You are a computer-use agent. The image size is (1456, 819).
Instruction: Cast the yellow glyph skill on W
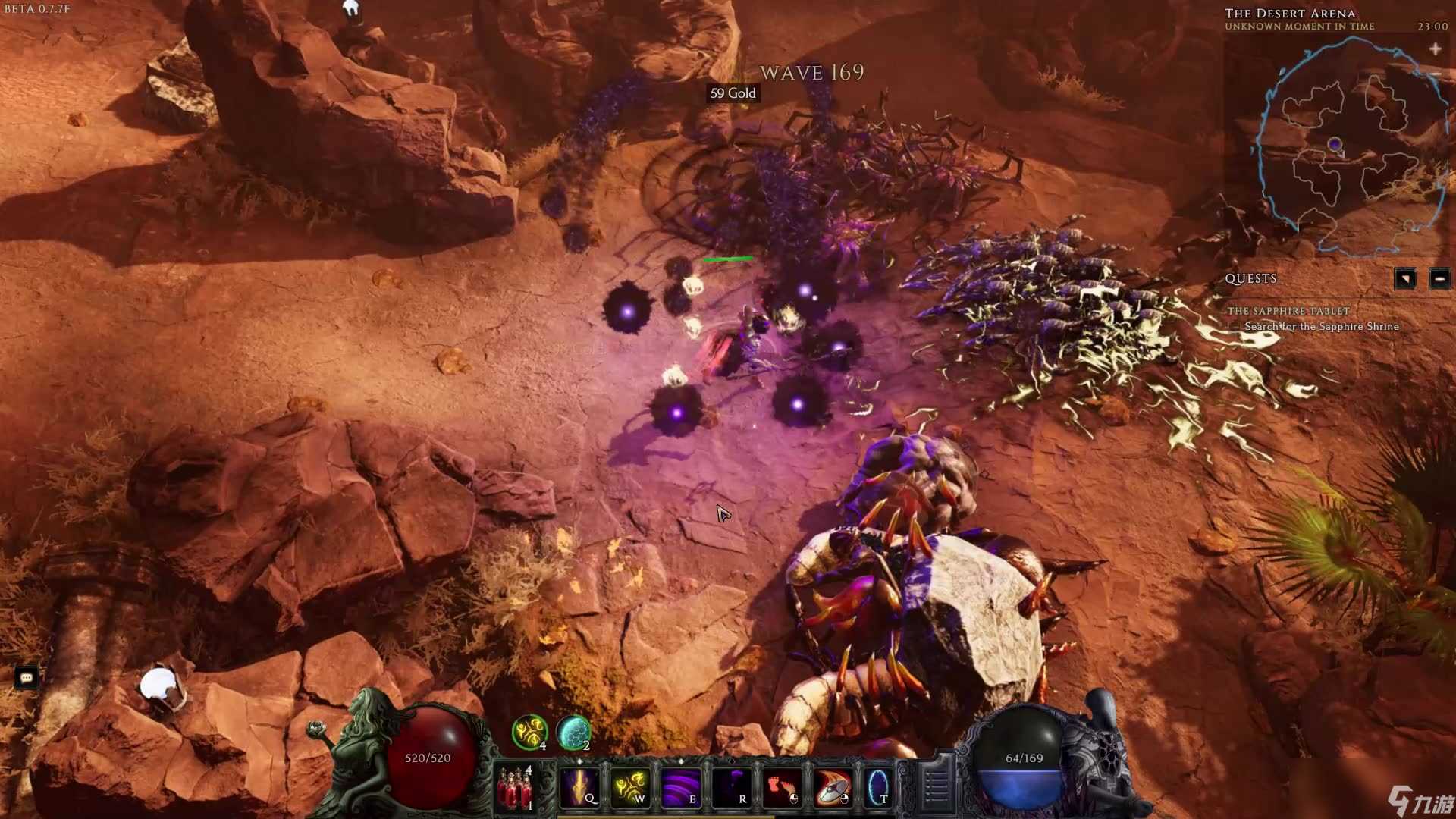[630, 788]
